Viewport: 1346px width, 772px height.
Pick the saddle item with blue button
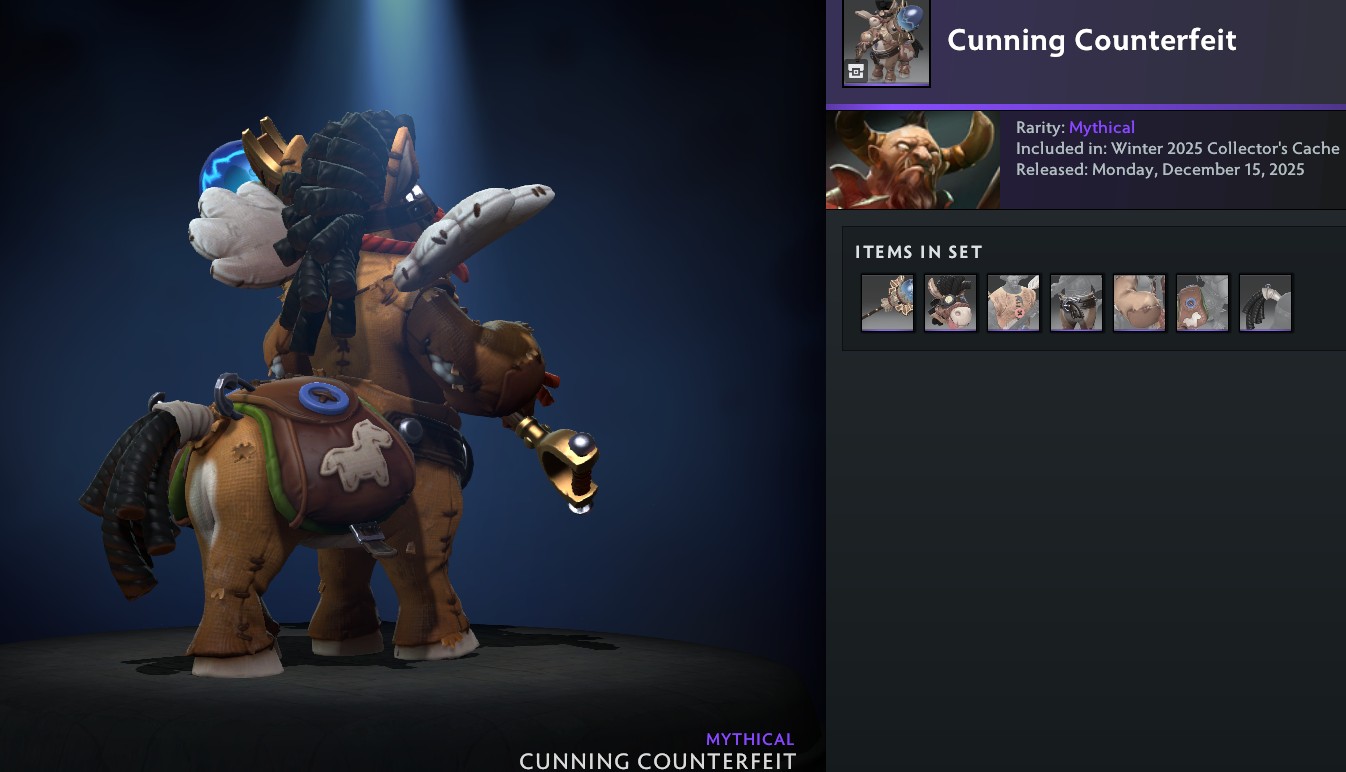tap(1202, 302)
